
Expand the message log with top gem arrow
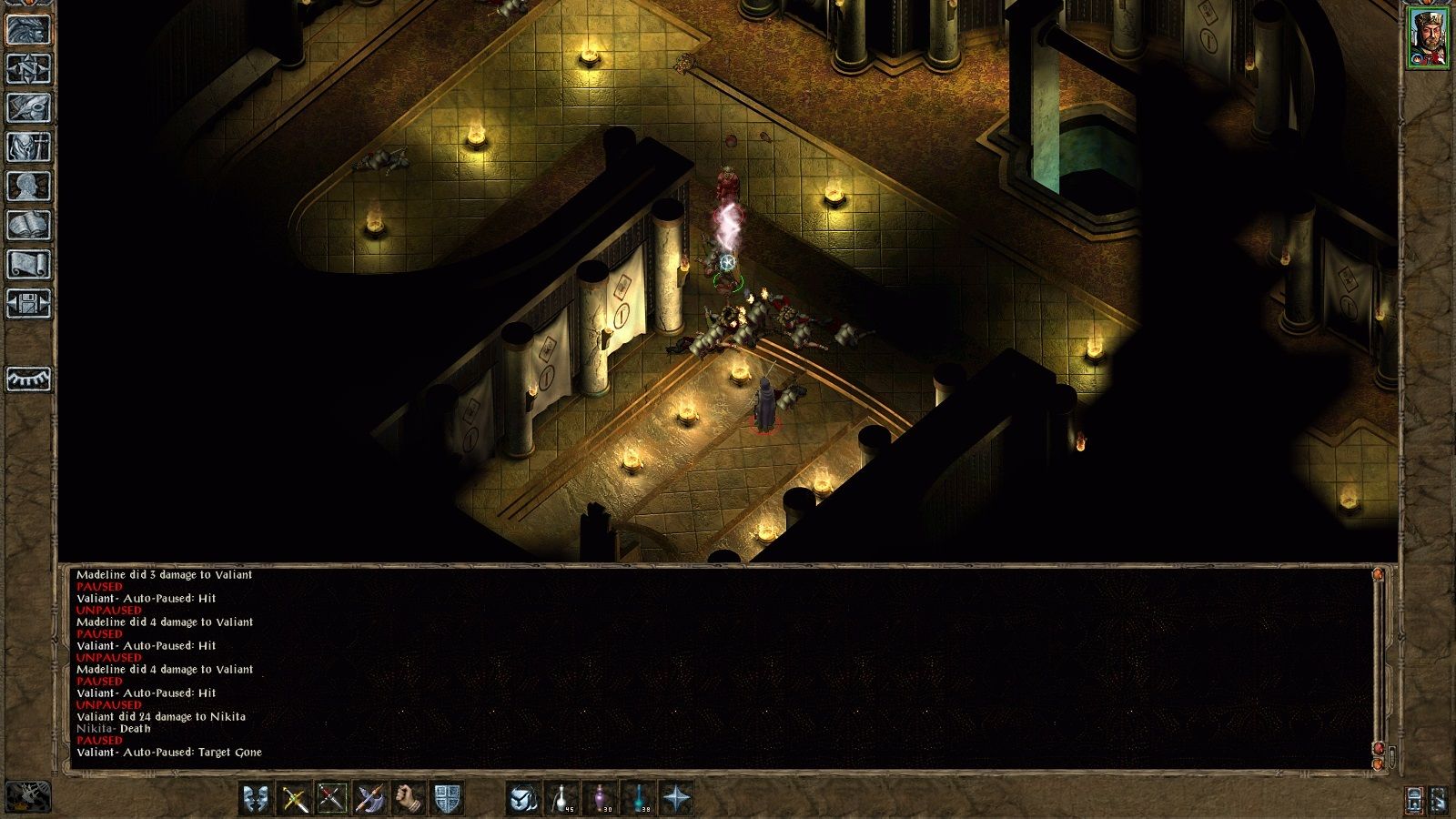pyautogui.click(x=1378, y=575)
